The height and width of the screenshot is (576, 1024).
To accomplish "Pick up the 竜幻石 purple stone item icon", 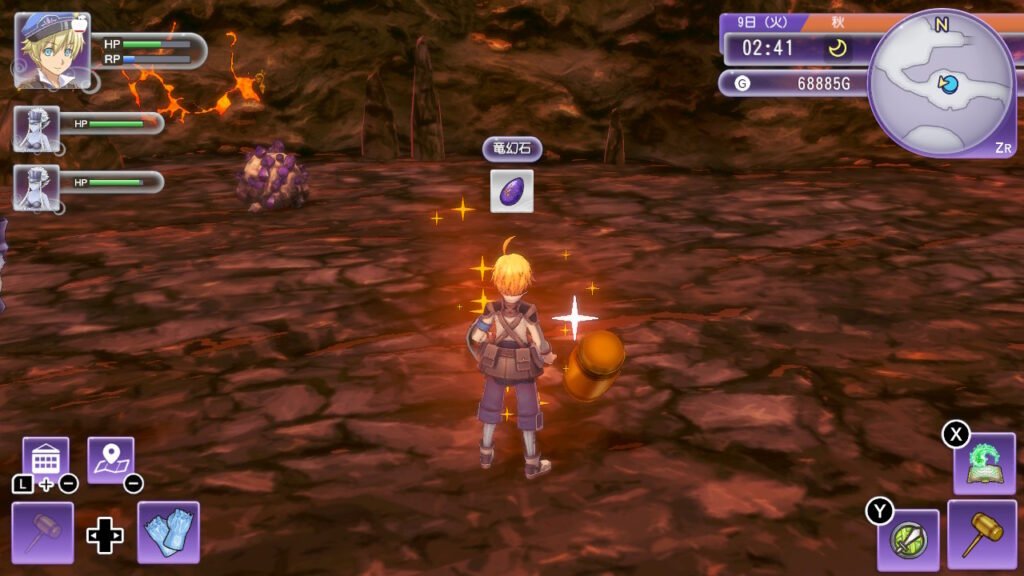I will (x=511, y=191).
